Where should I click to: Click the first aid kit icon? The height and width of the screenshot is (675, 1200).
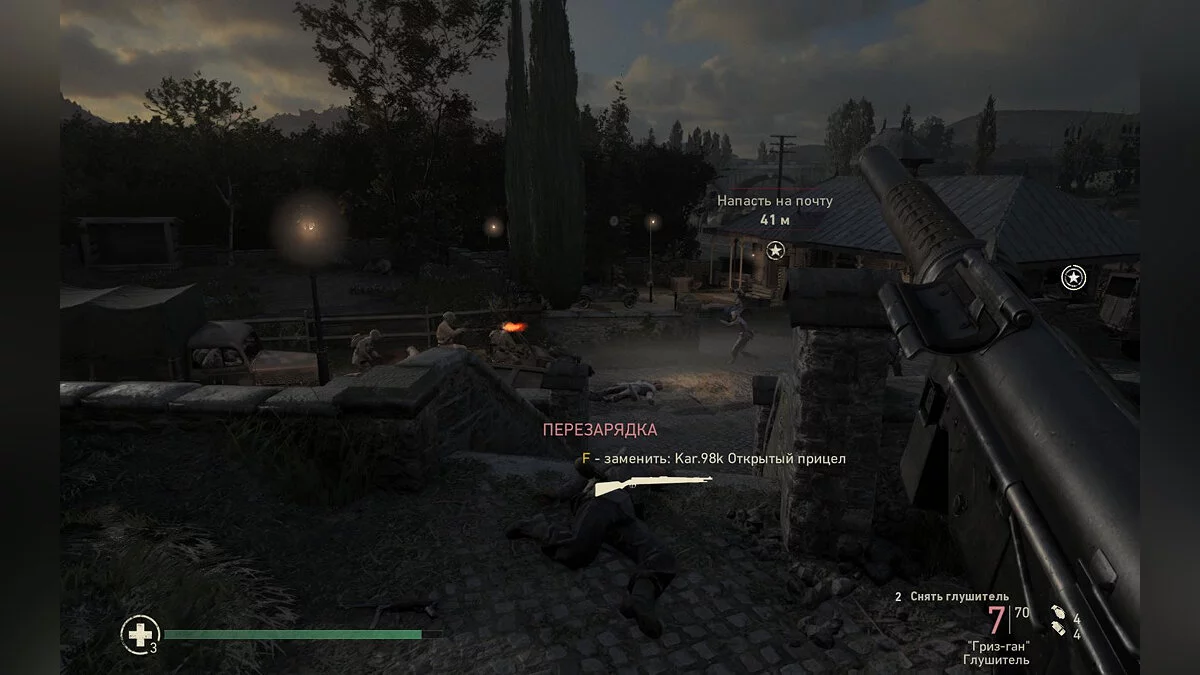pos(139,633)
